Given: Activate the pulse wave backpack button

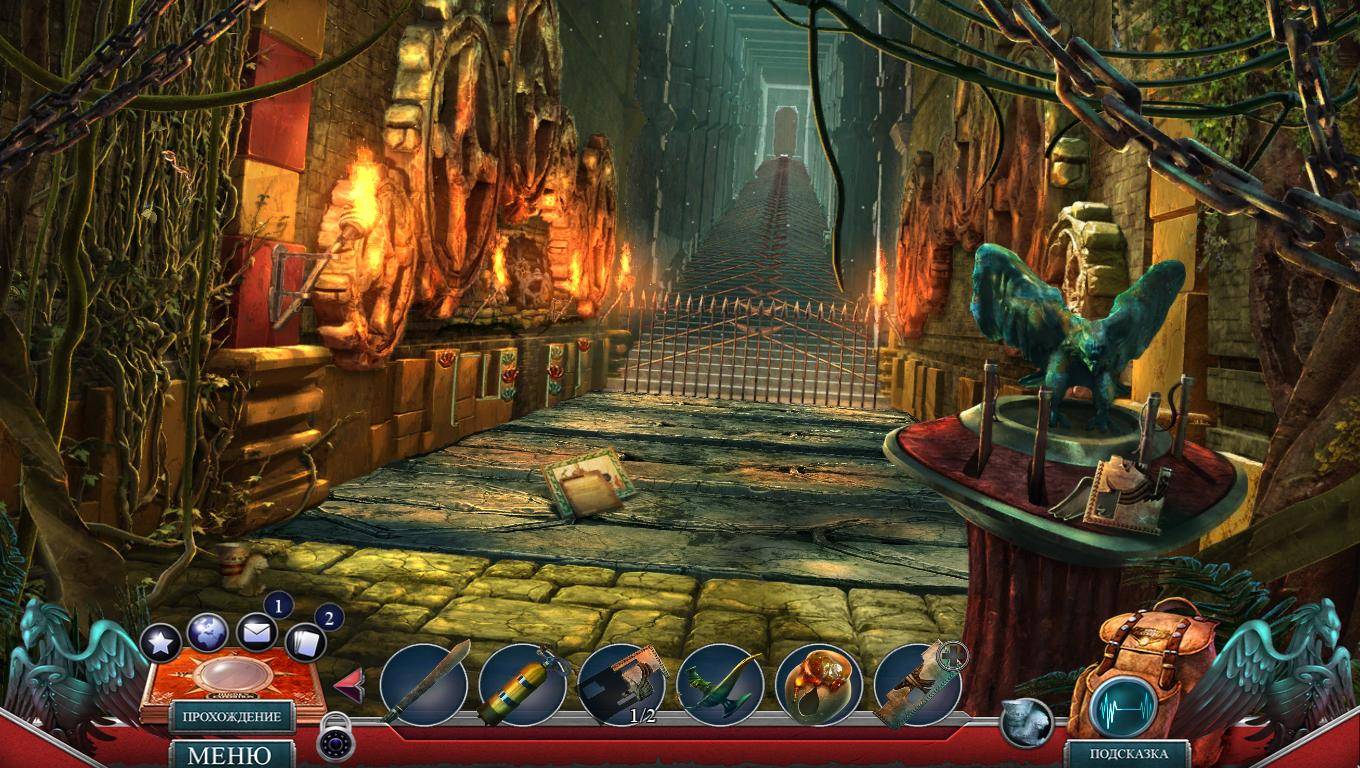Looking at the screenshot, I should pyautogui.click(x=1122, y=706).
